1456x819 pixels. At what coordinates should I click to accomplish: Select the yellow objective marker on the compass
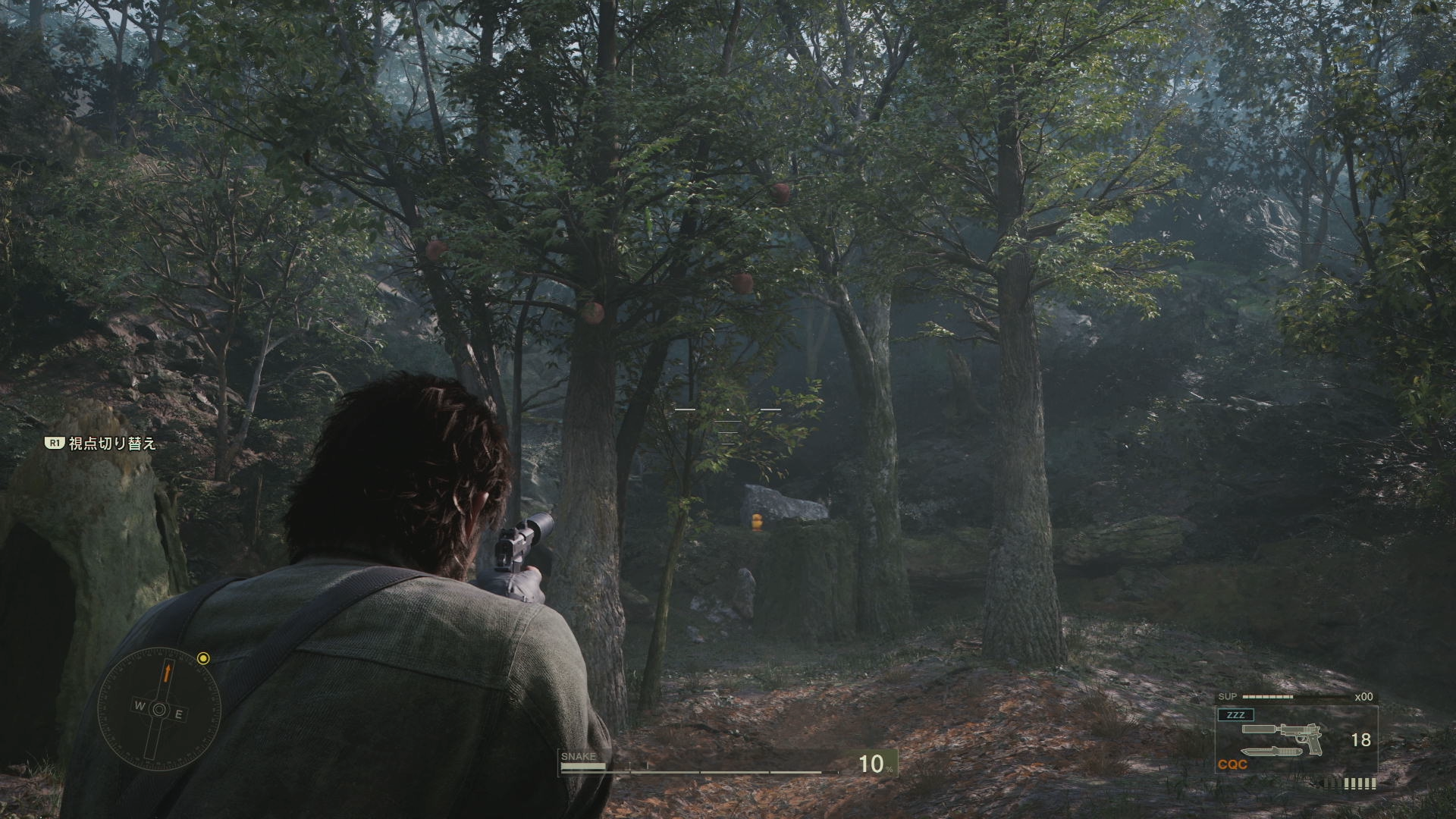pos(203,658)
